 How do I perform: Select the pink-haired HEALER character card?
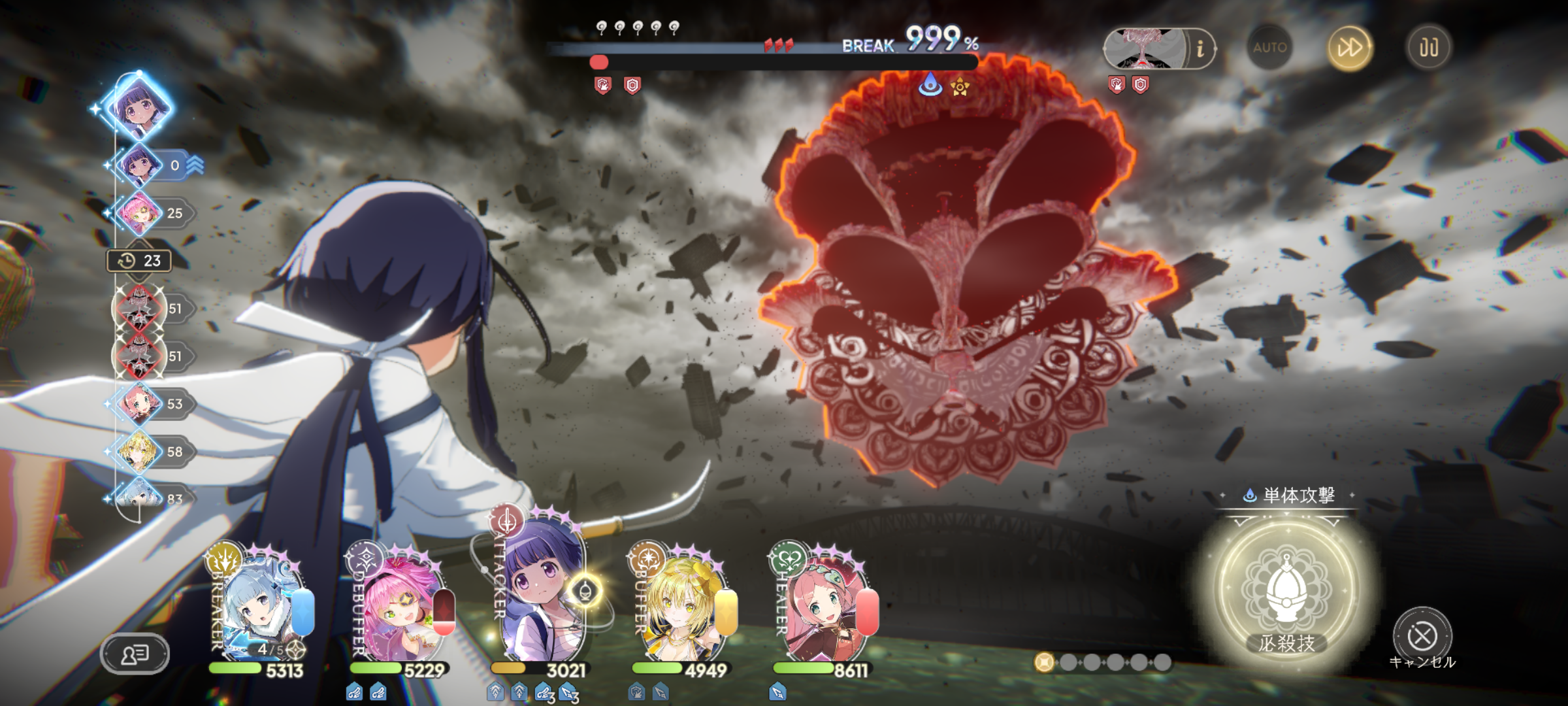pyautogui.click(x=825, y=605)
